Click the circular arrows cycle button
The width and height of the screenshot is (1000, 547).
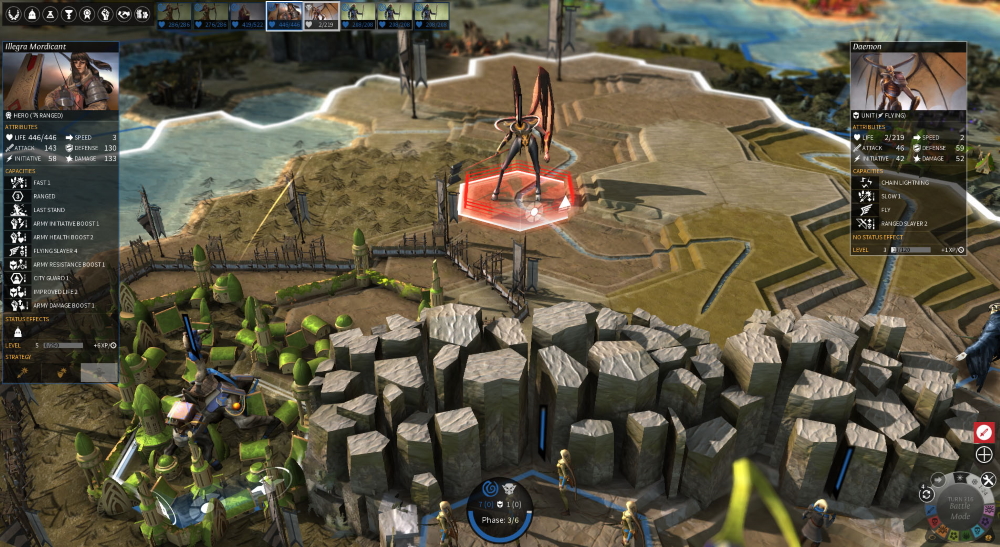click(x=927, y=494)
